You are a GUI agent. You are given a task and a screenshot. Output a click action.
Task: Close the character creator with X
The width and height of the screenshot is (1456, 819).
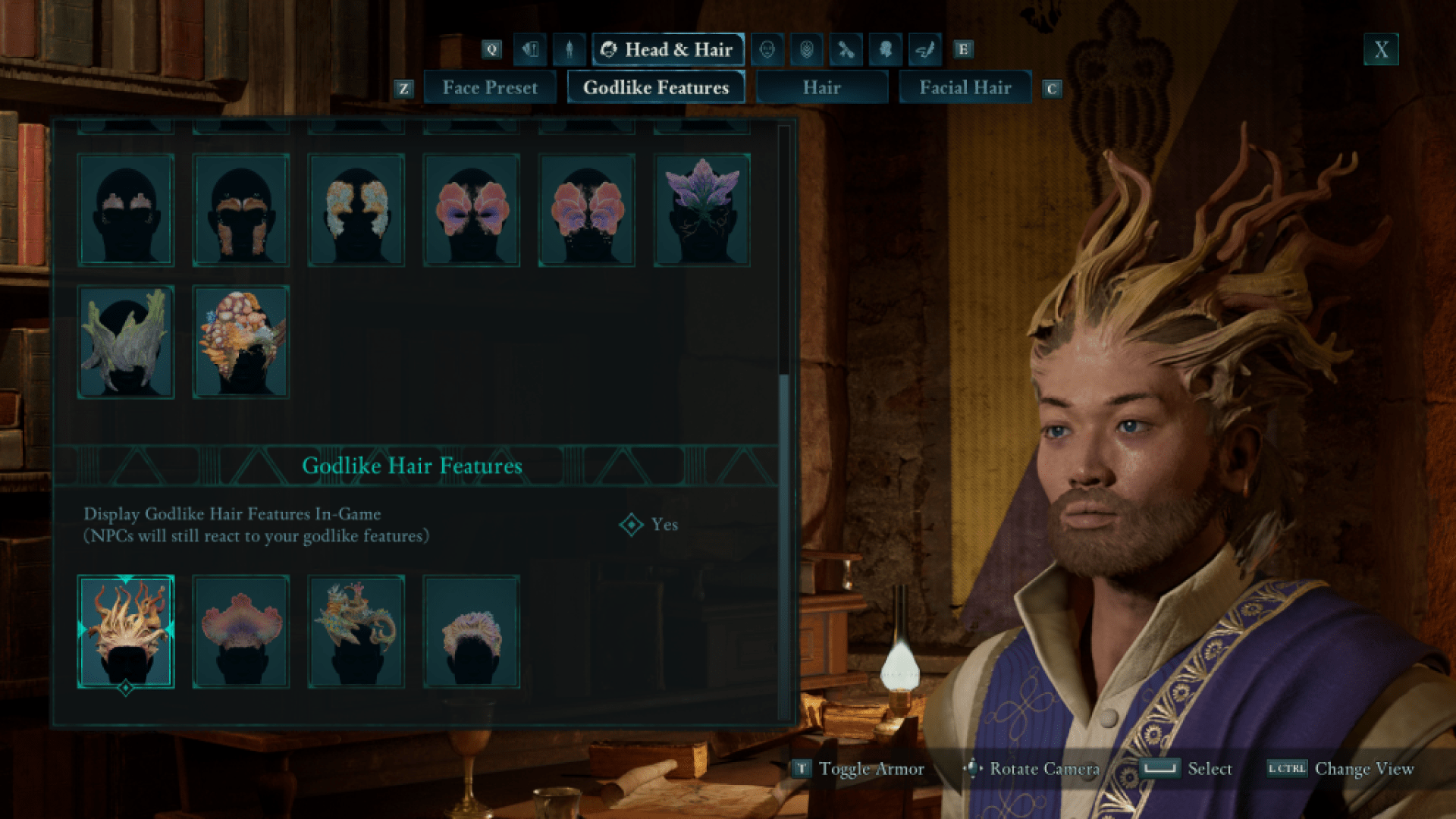(1381, 50)
